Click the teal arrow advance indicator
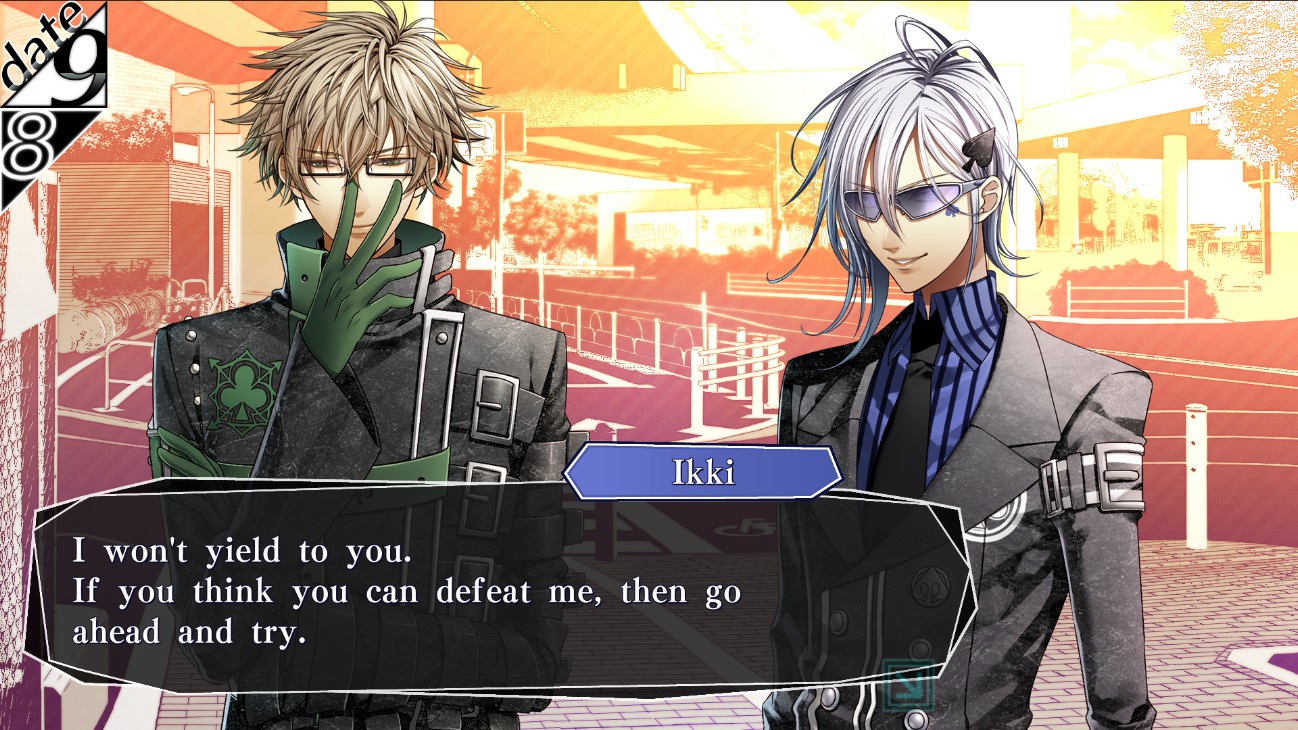 pyautogui.click(x=909, y=684)
